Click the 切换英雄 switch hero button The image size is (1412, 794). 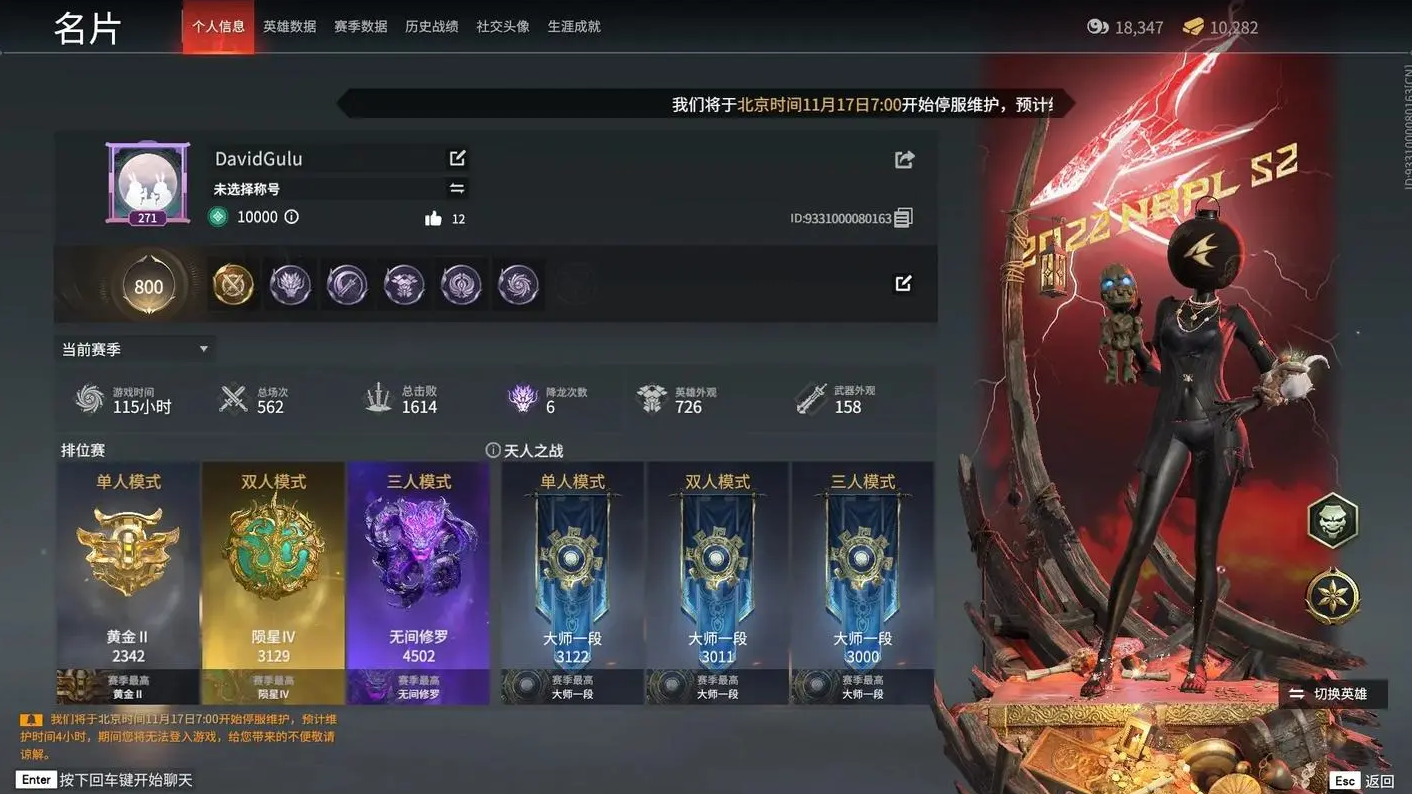point(1330,694)
